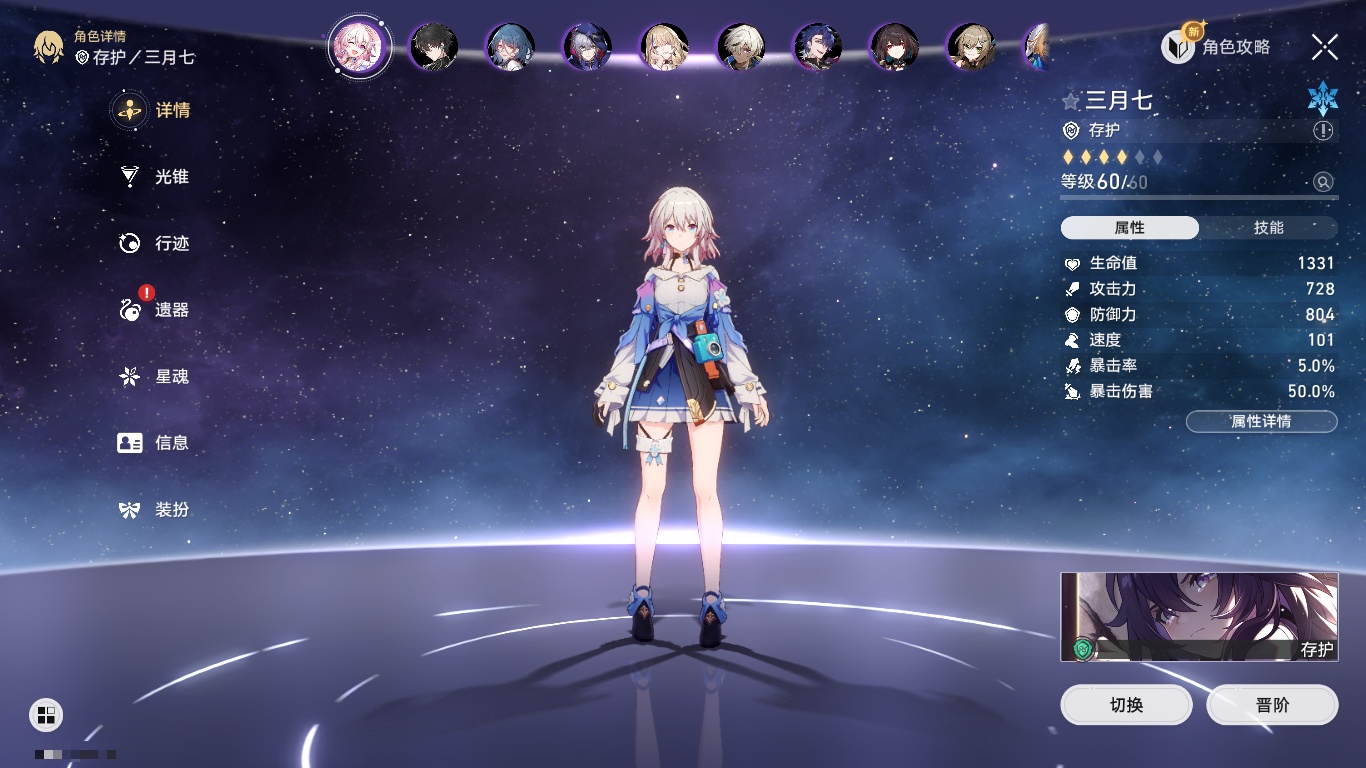Open 属性详情 attribute details
Screen dimensions: 1366x768
pos(1261,422)
